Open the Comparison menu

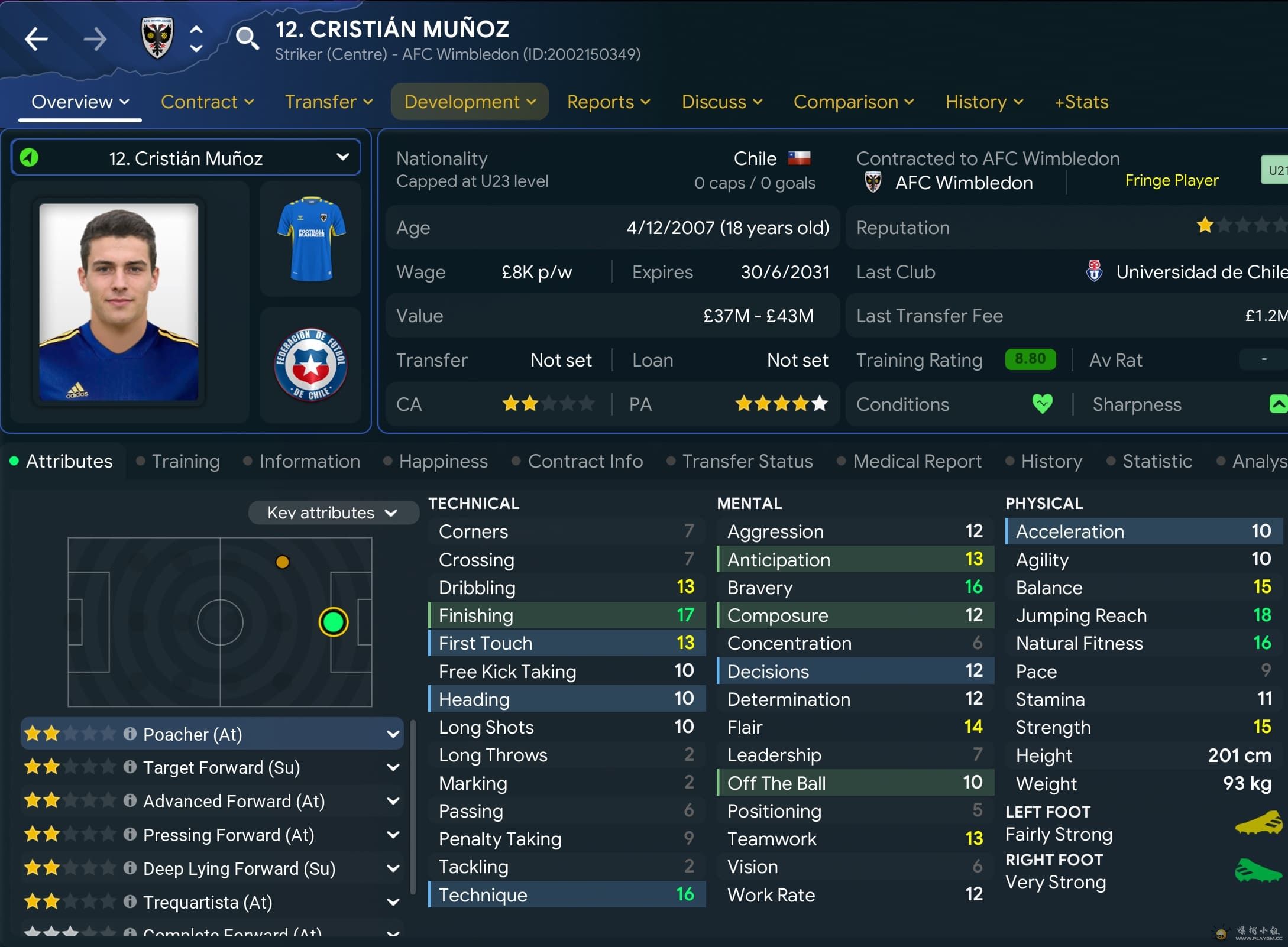click(x=853, y=102)
